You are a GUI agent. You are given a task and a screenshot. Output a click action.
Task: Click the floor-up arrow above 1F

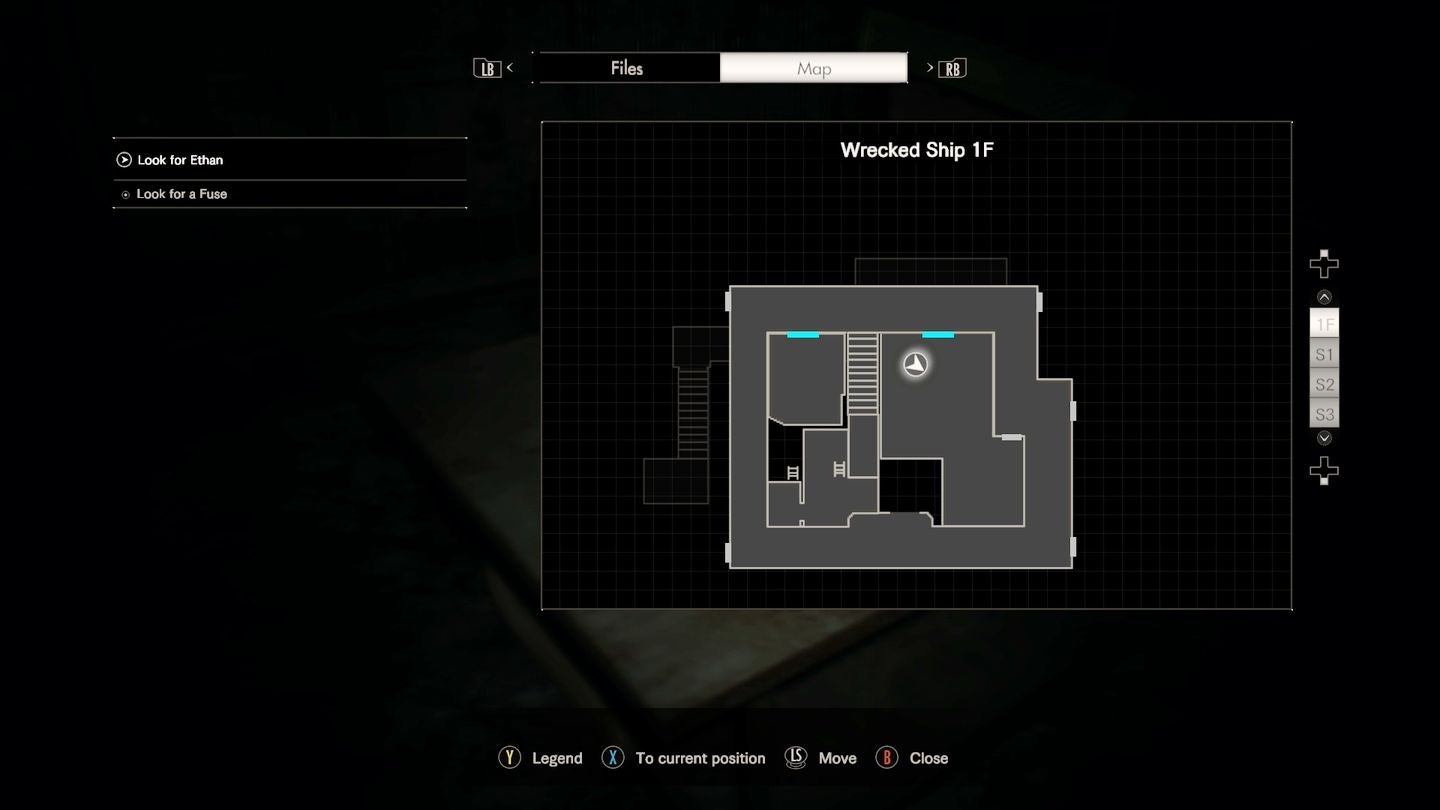[1324, 297]
